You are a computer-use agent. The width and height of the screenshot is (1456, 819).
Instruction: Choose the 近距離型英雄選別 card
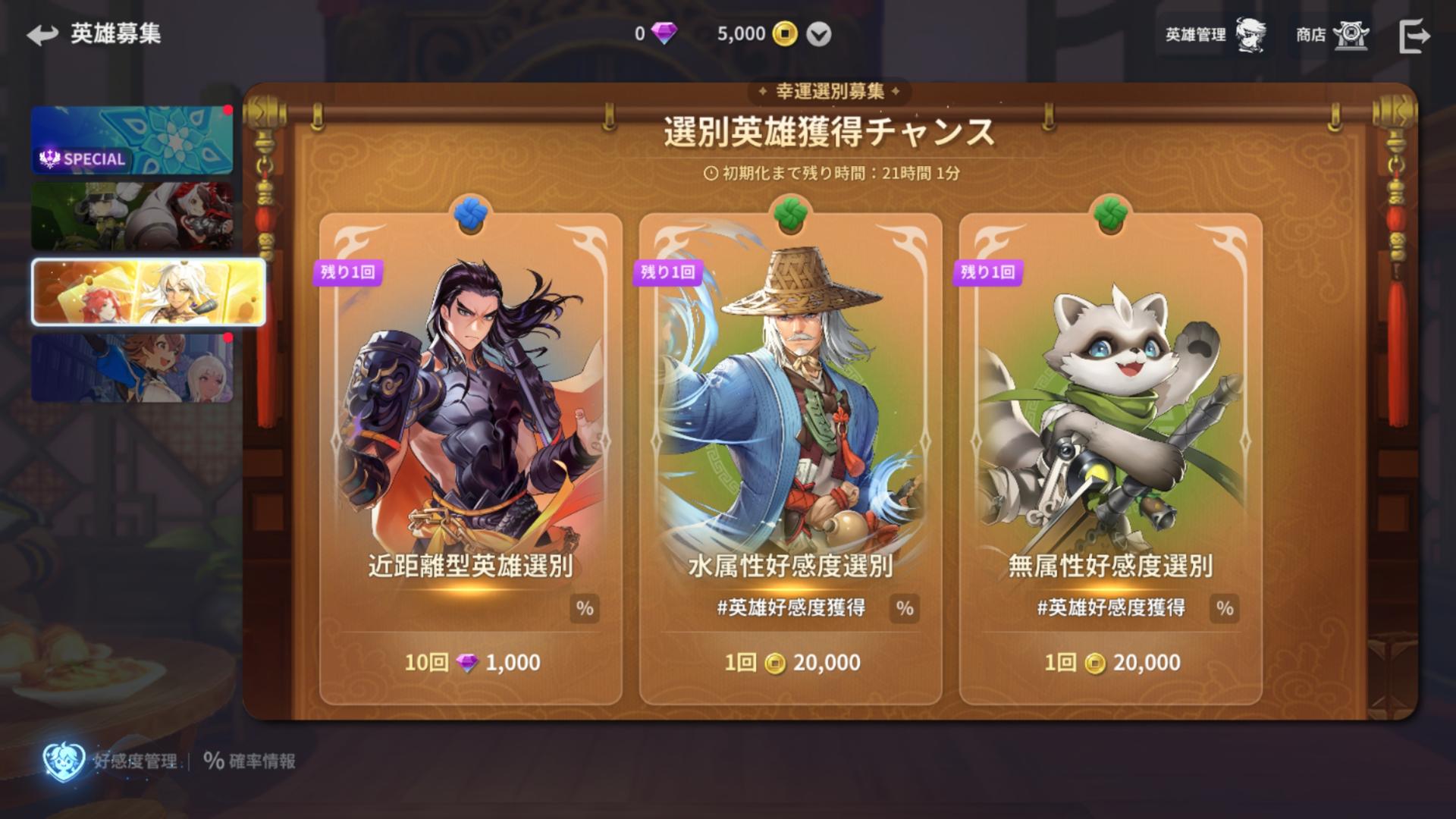click(470, 417)
